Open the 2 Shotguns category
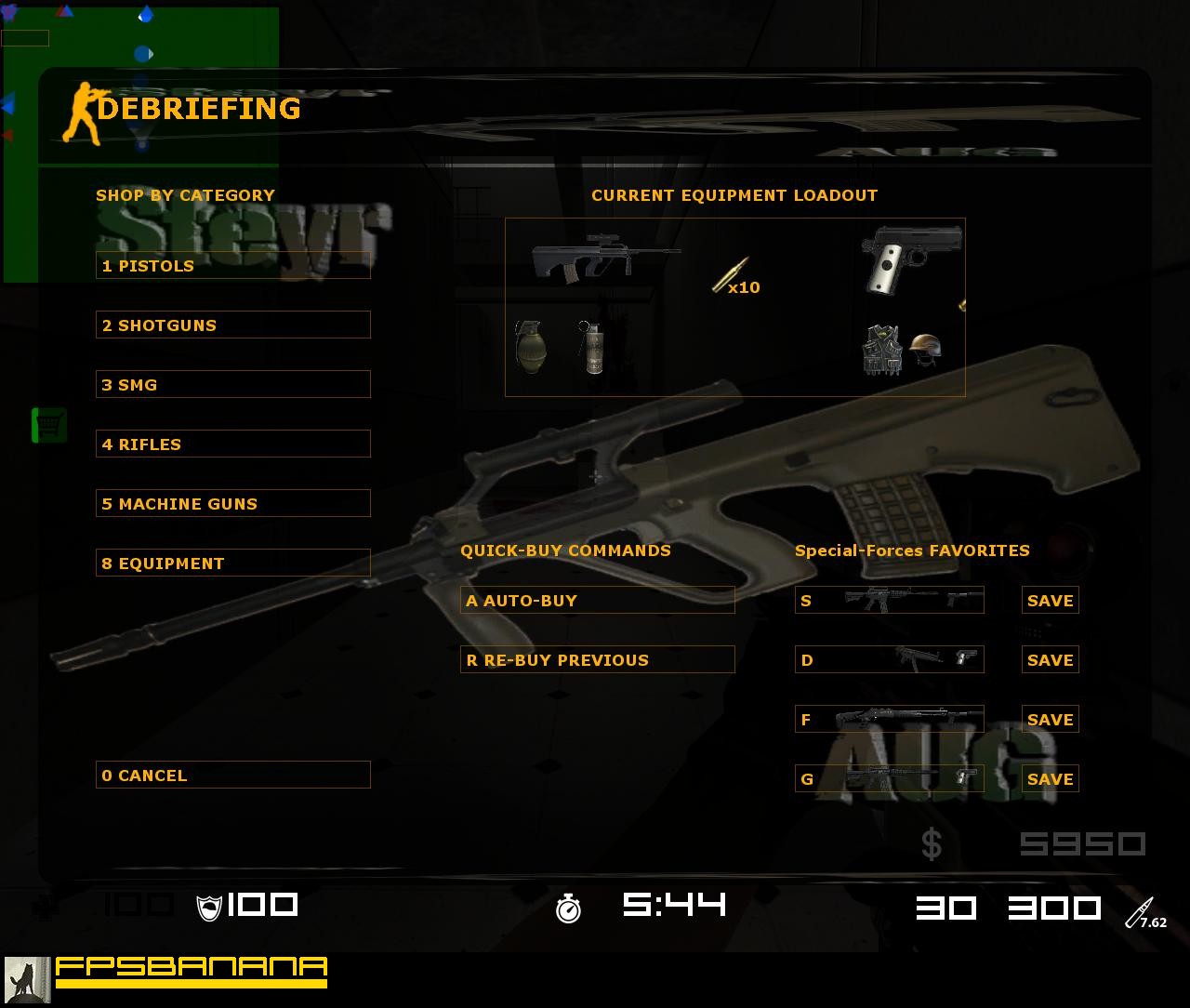1190x1008 pixels. coord(232,325)
